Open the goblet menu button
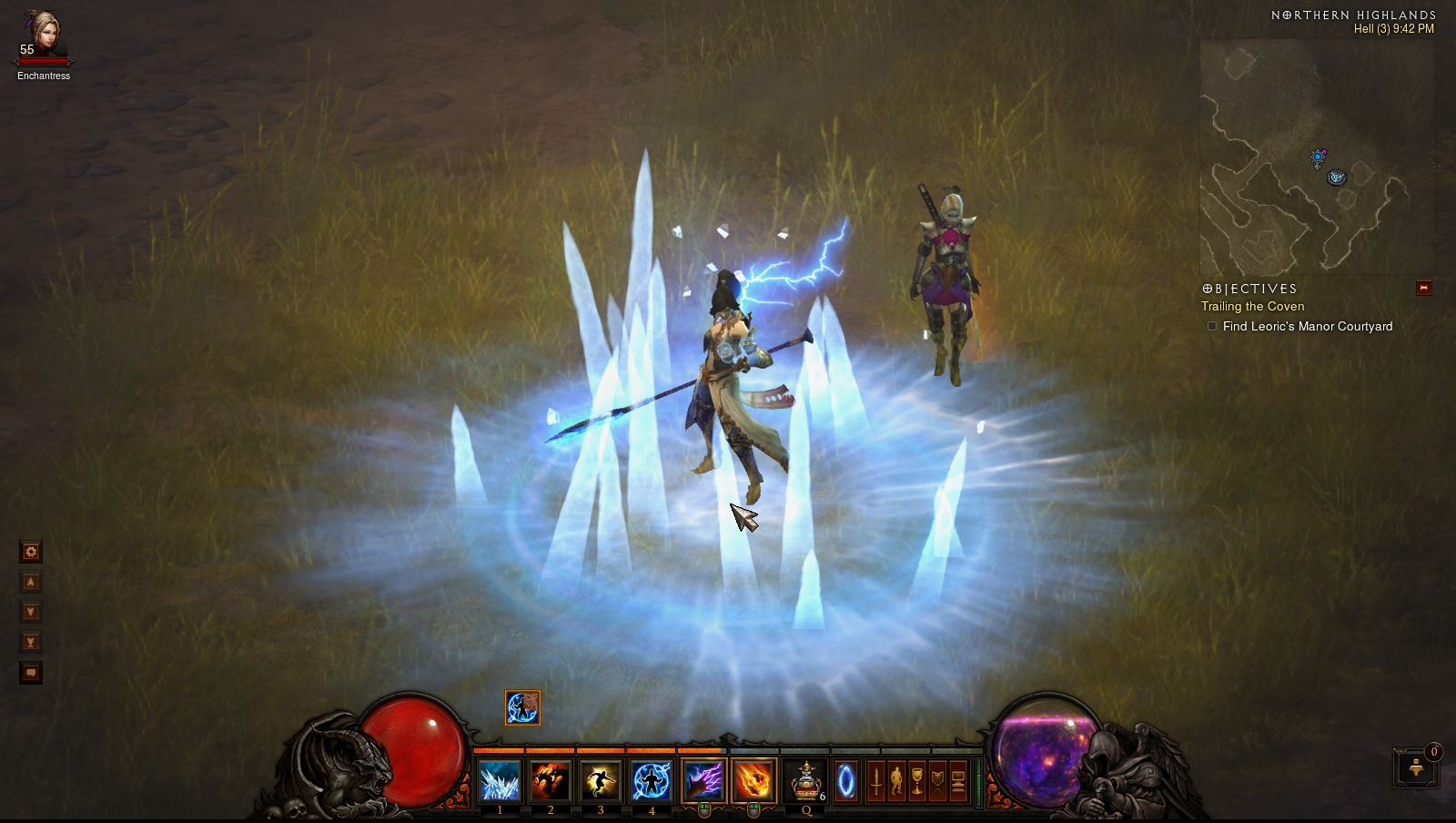1456x823 pixels. (917, 781)
